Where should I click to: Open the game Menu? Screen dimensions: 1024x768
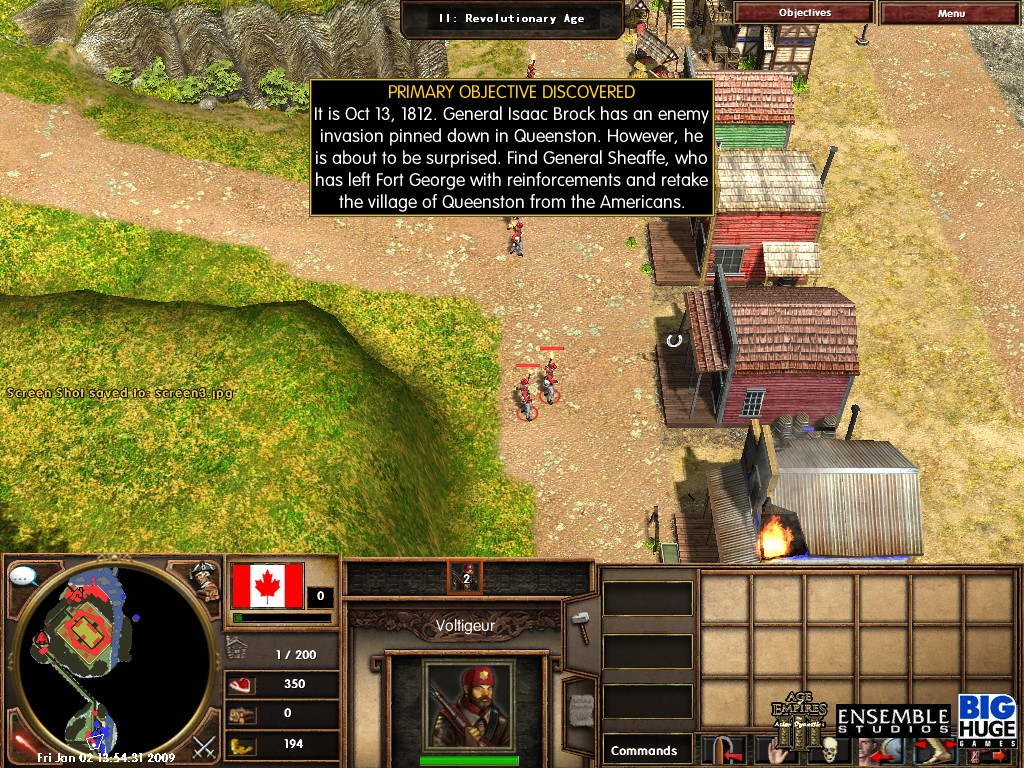tap(951, 13)
